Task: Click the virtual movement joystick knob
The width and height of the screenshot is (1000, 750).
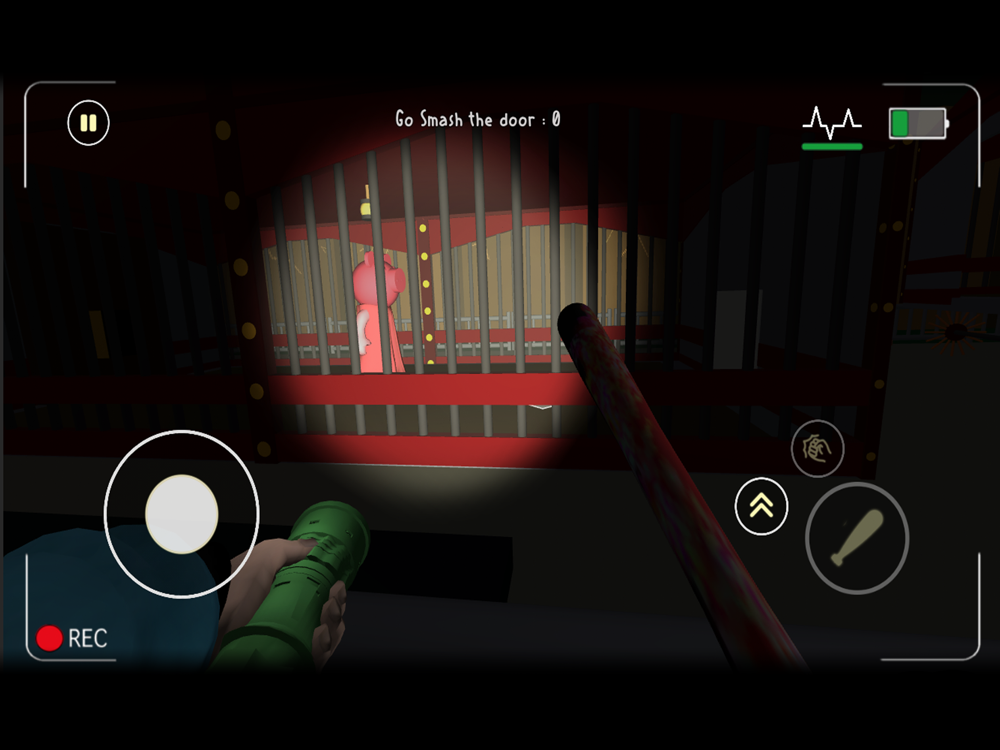Action: pyautogui.click(x=181, y=514)
